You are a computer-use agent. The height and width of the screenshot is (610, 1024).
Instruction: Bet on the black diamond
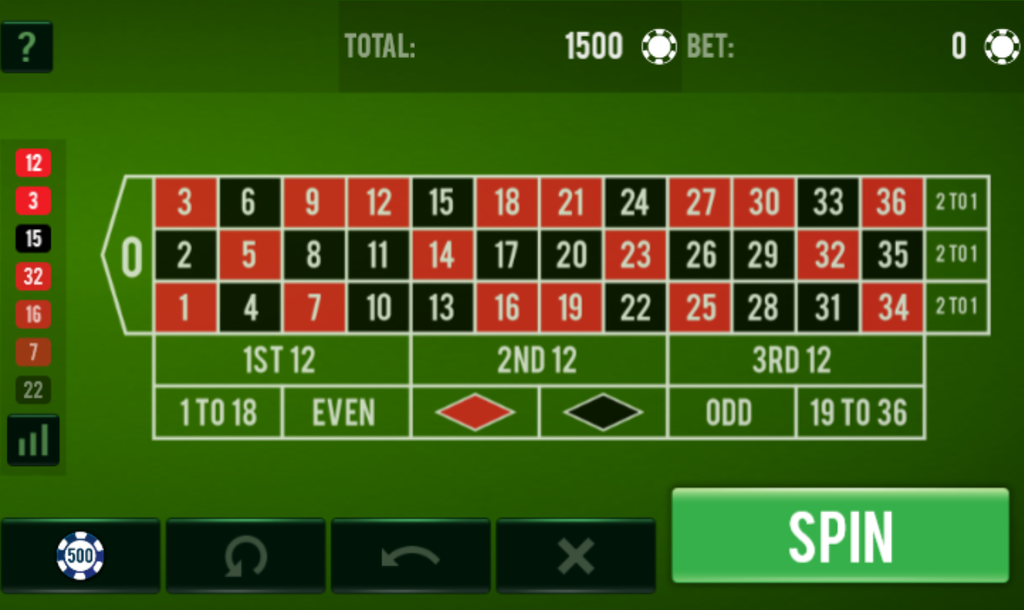(x=602, y=412)
